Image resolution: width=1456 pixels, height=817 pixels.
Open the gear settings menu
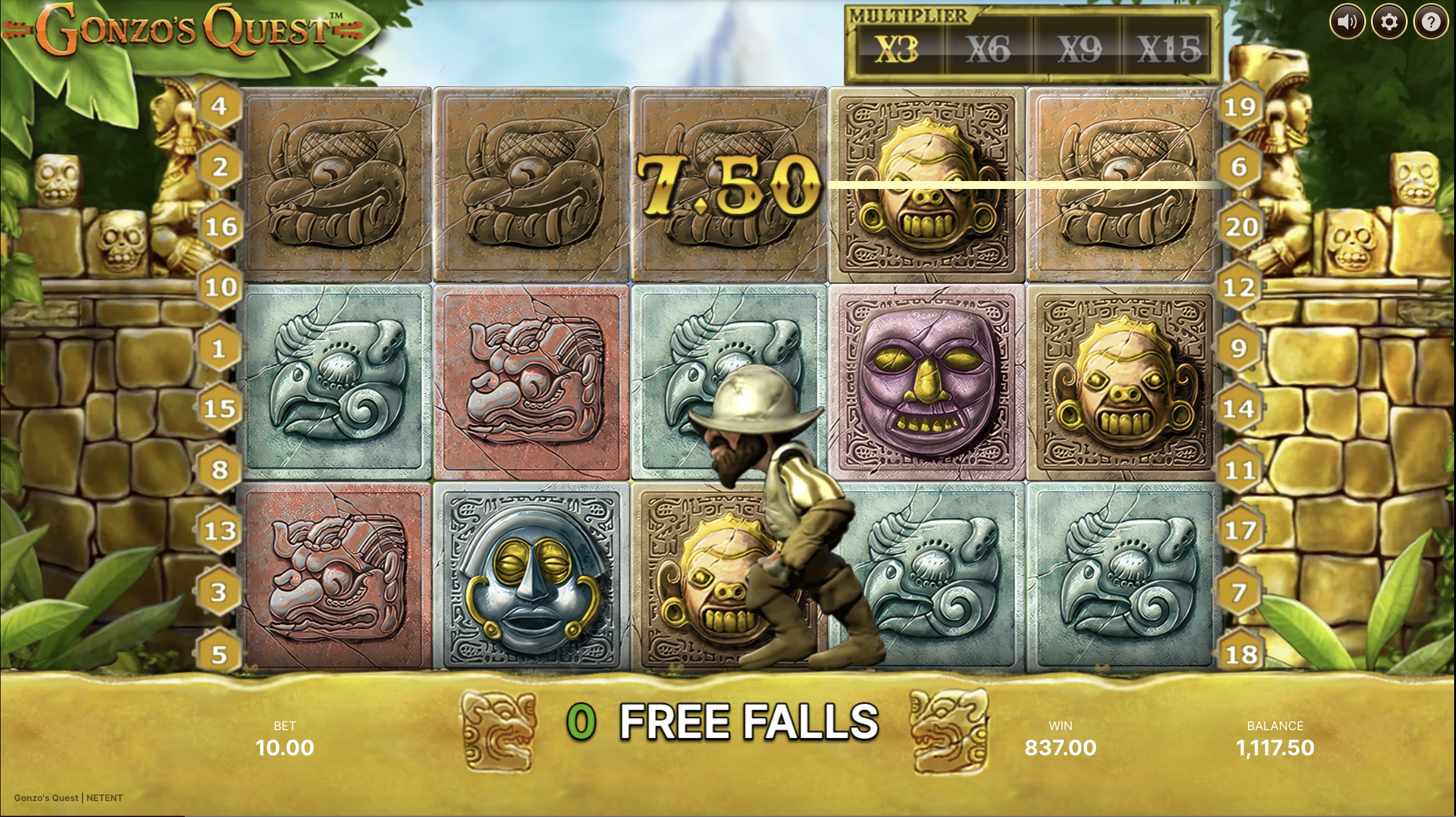click(x=1389, y=23)
